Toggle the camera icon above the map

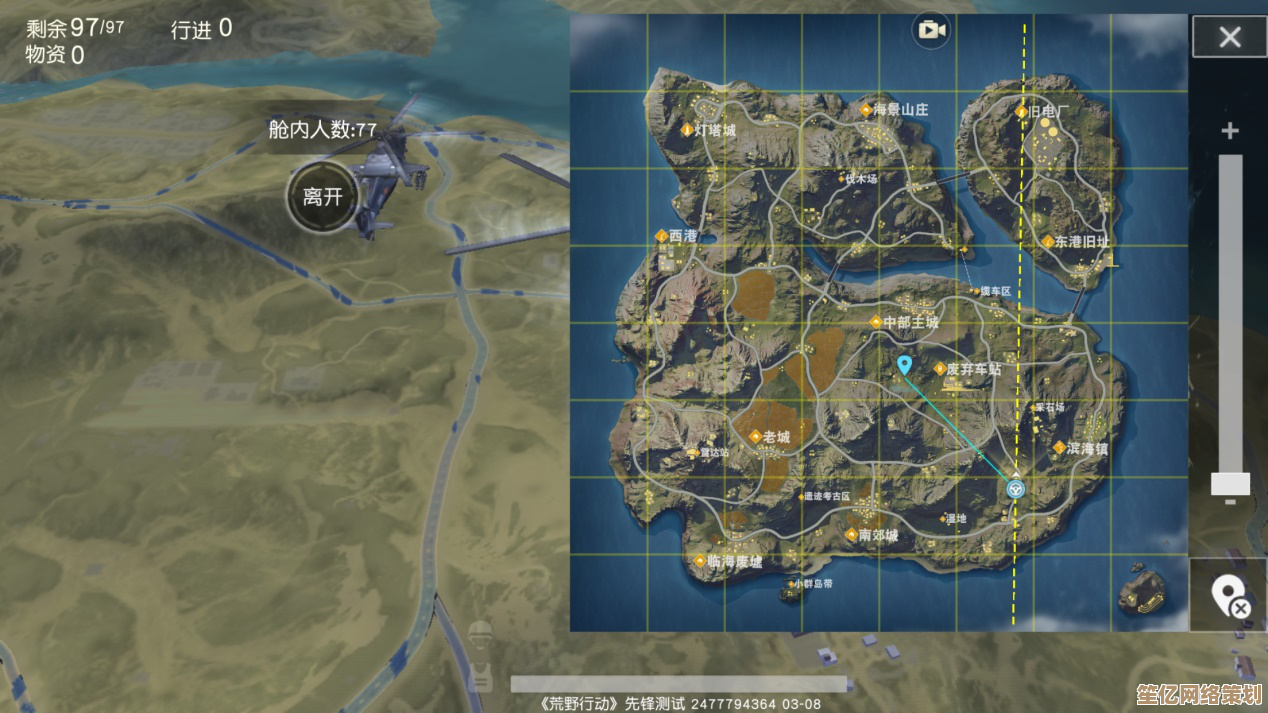coord(930,30)
